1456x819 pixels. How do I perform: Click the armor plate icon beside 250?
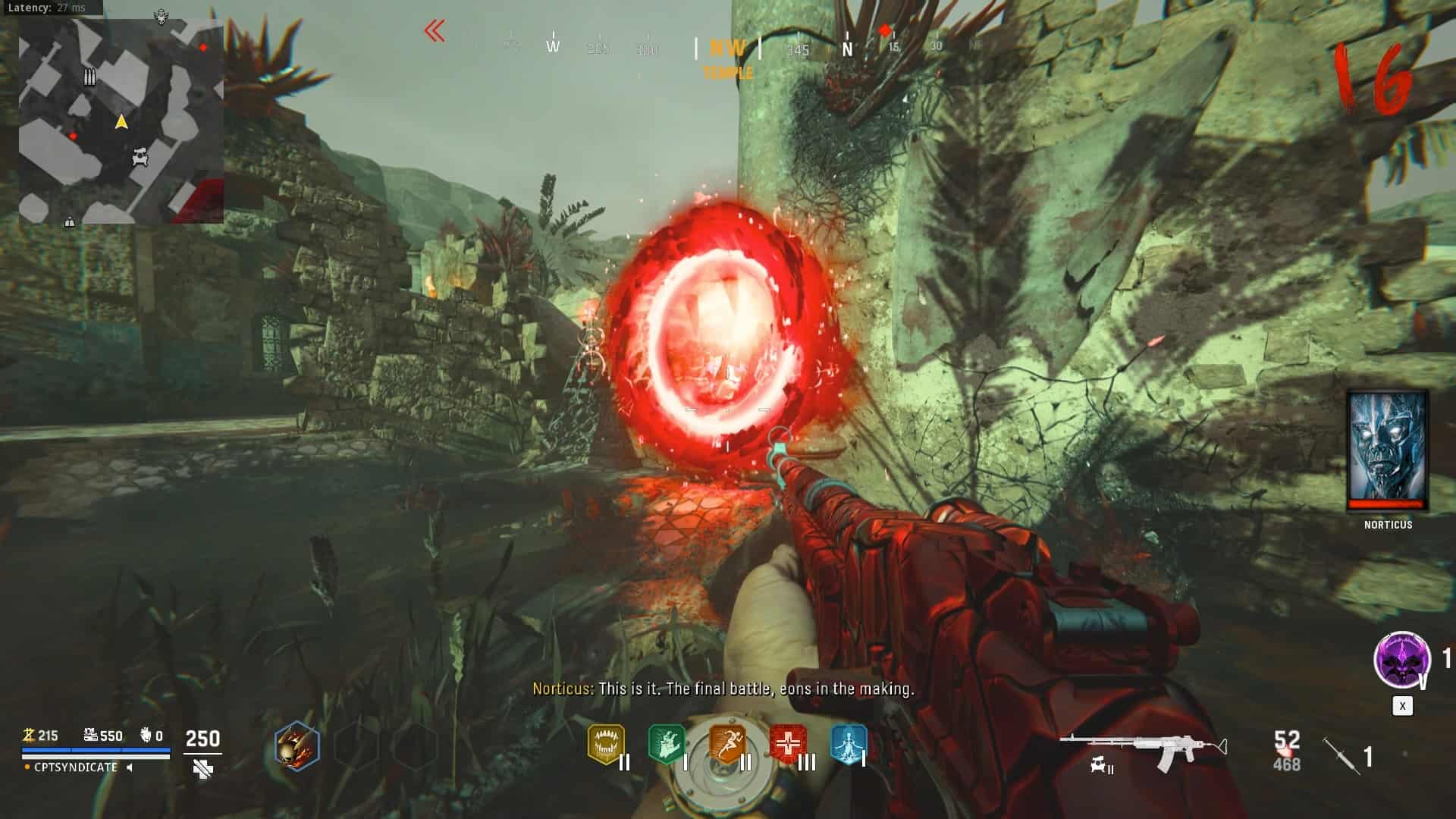coord(202,769)
